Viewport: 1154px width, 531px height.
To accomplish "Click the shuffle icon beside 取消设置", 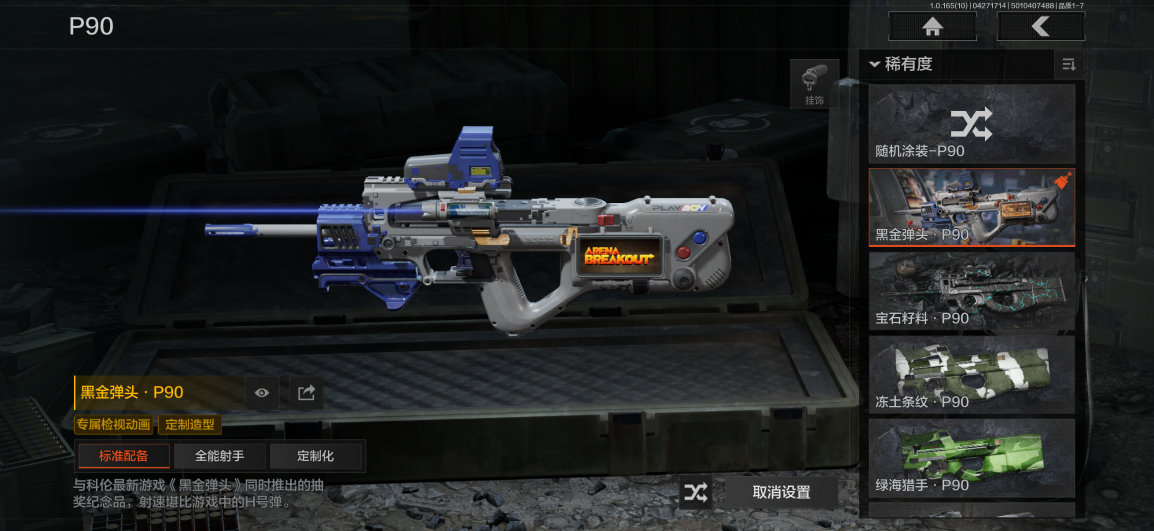I will (x=696, y=492).
